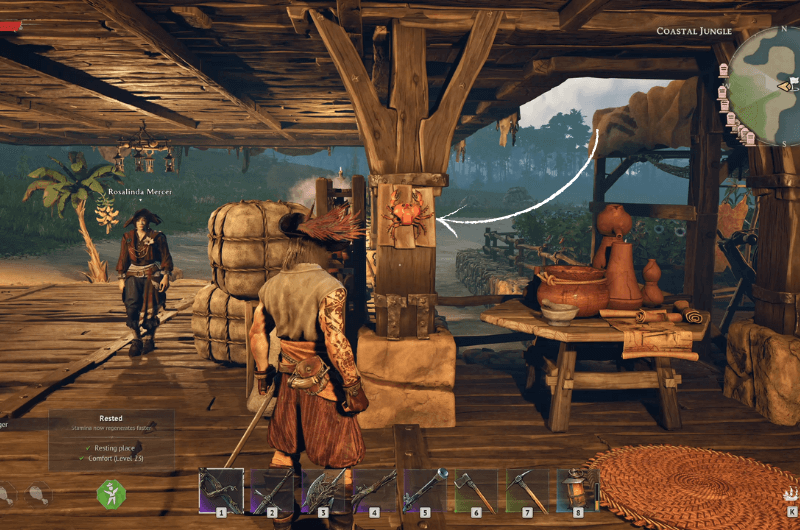Select the bow in hotbar slot 1
The image size is (800, 530).
223,491
